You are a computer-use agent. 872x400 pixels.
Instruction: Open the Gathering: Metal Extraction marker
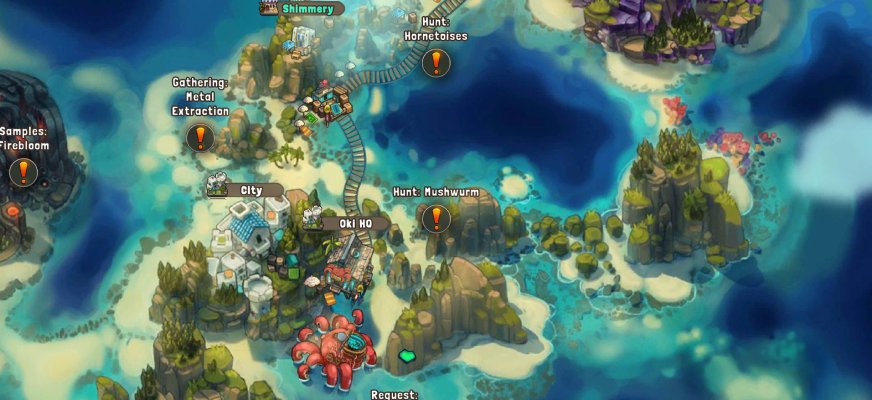(x=200, y=137)
